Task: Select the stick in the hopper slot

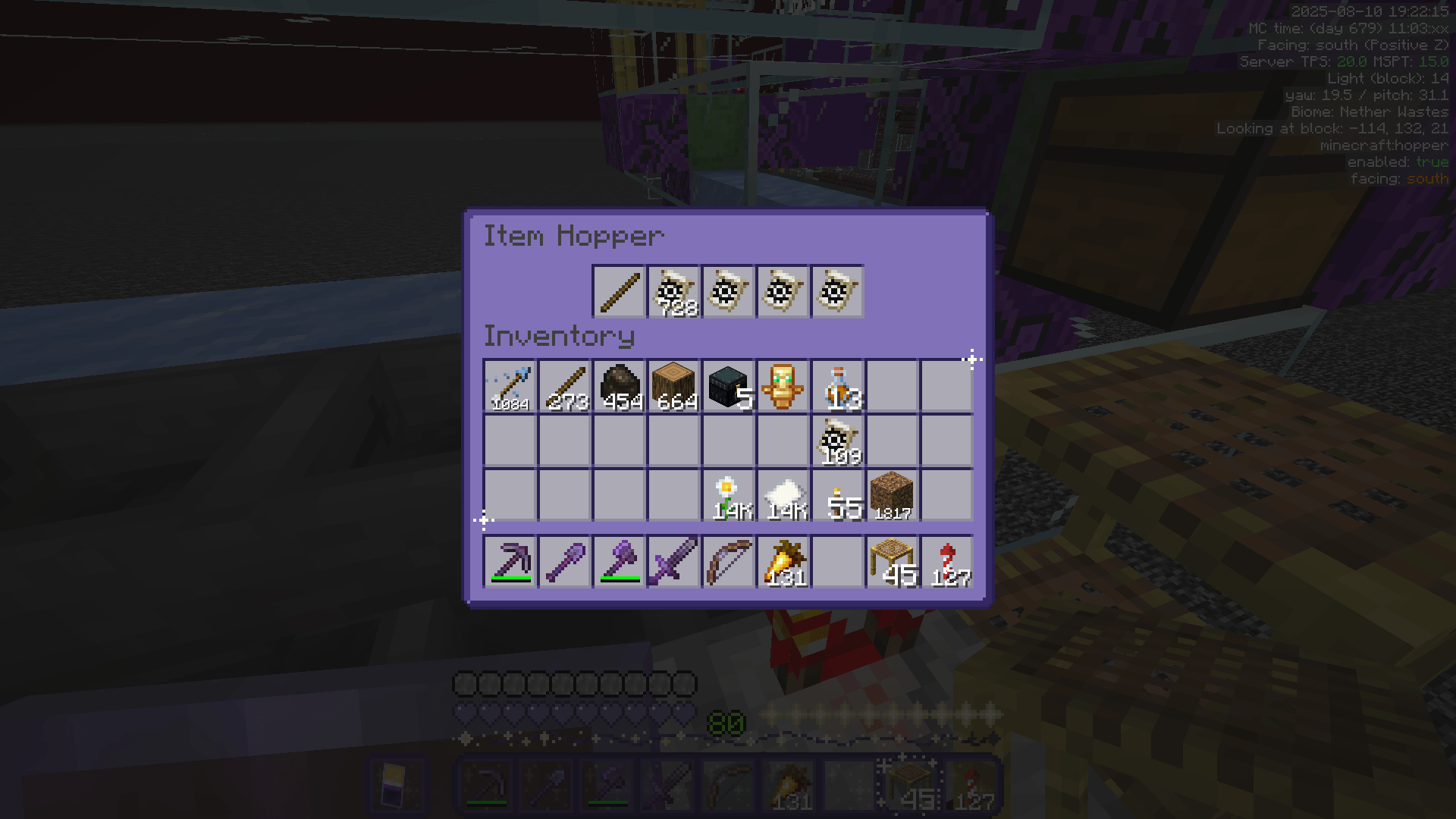Action: coord(618,293)
